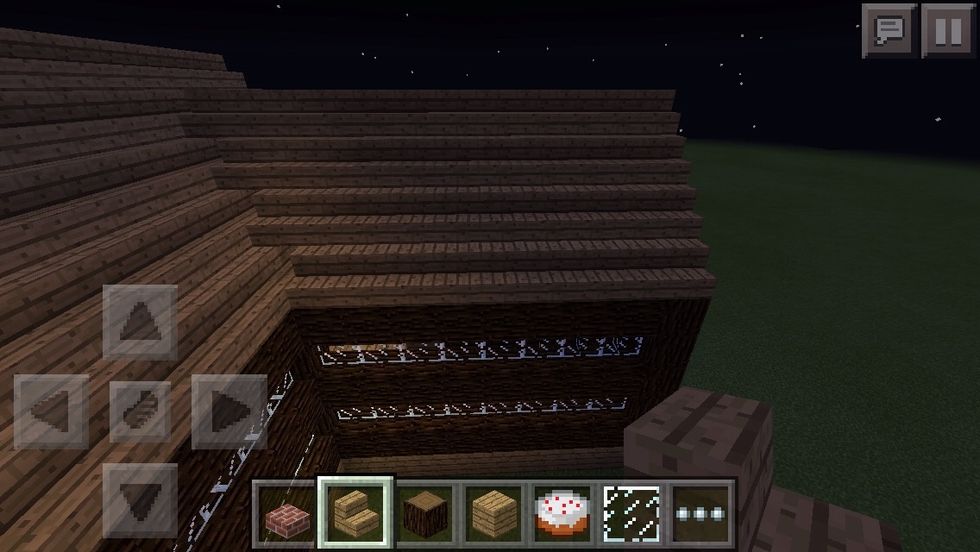
Task: Tap the move left arrow
Action: [51, 411]
